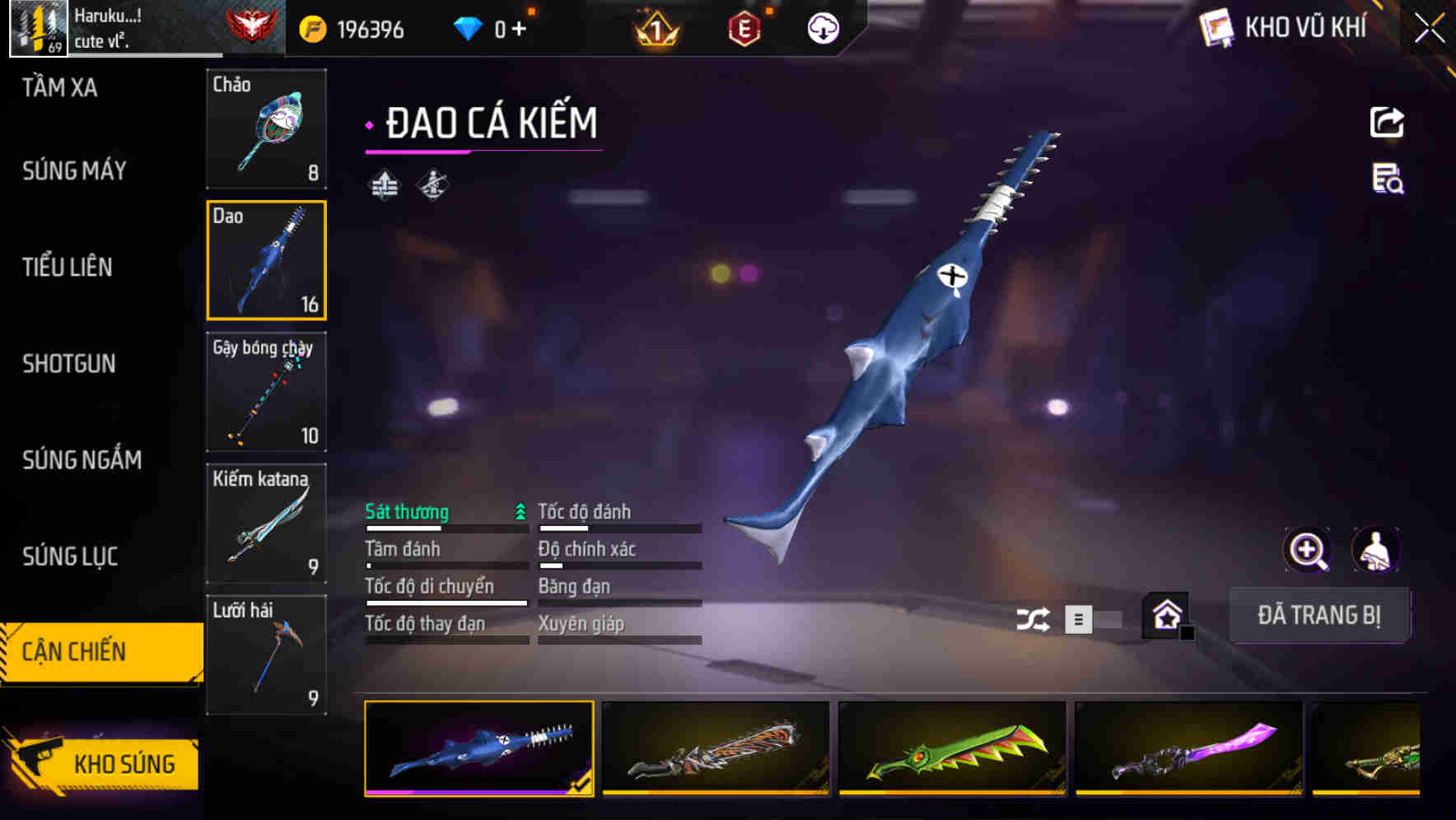This screenshot has height=820, width=1456.
Task: Select the Kiếm katana weapon slot
Action: [266, 522]
